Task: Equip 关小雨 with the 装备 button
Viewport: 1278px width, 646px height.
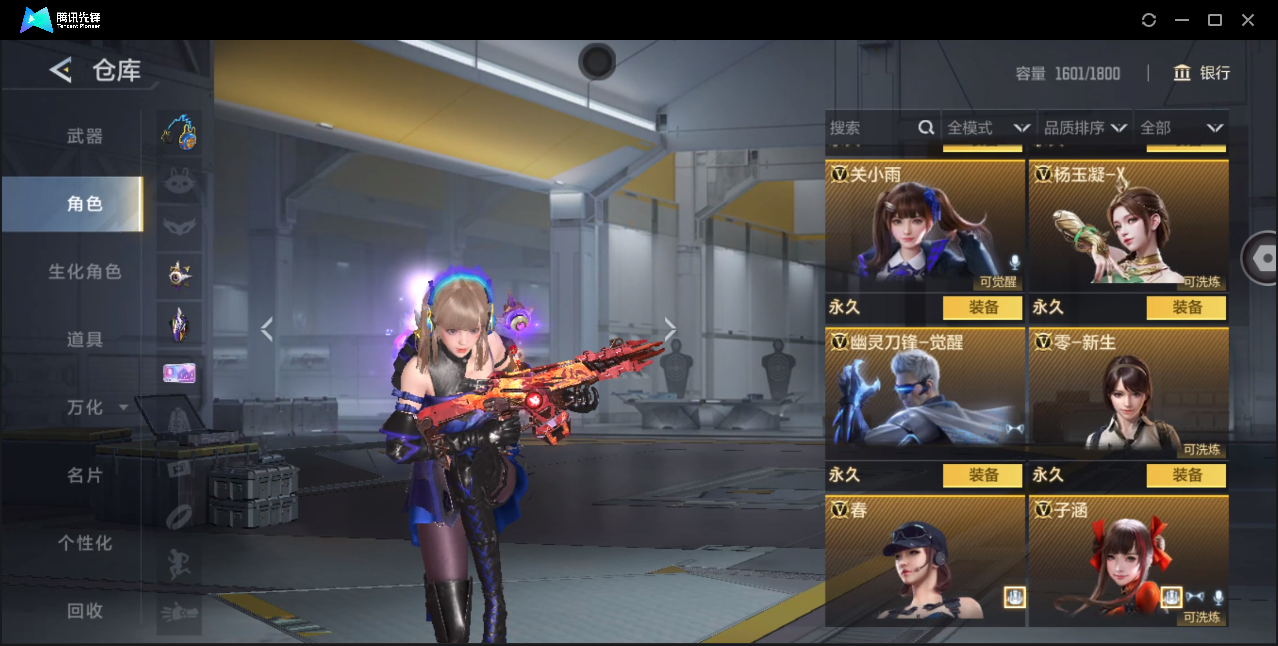Action: pos(983,308)
